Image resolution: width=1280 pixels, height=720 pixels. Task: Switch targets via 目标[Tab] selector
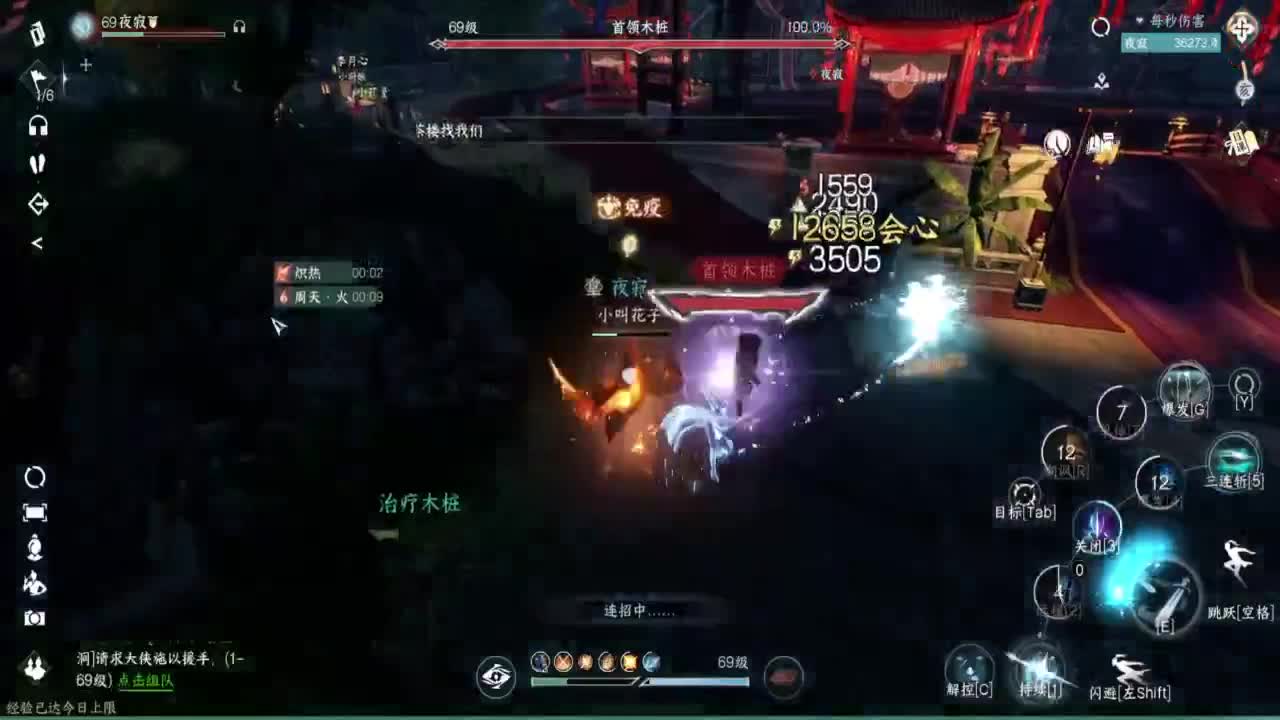[1025, 492]
